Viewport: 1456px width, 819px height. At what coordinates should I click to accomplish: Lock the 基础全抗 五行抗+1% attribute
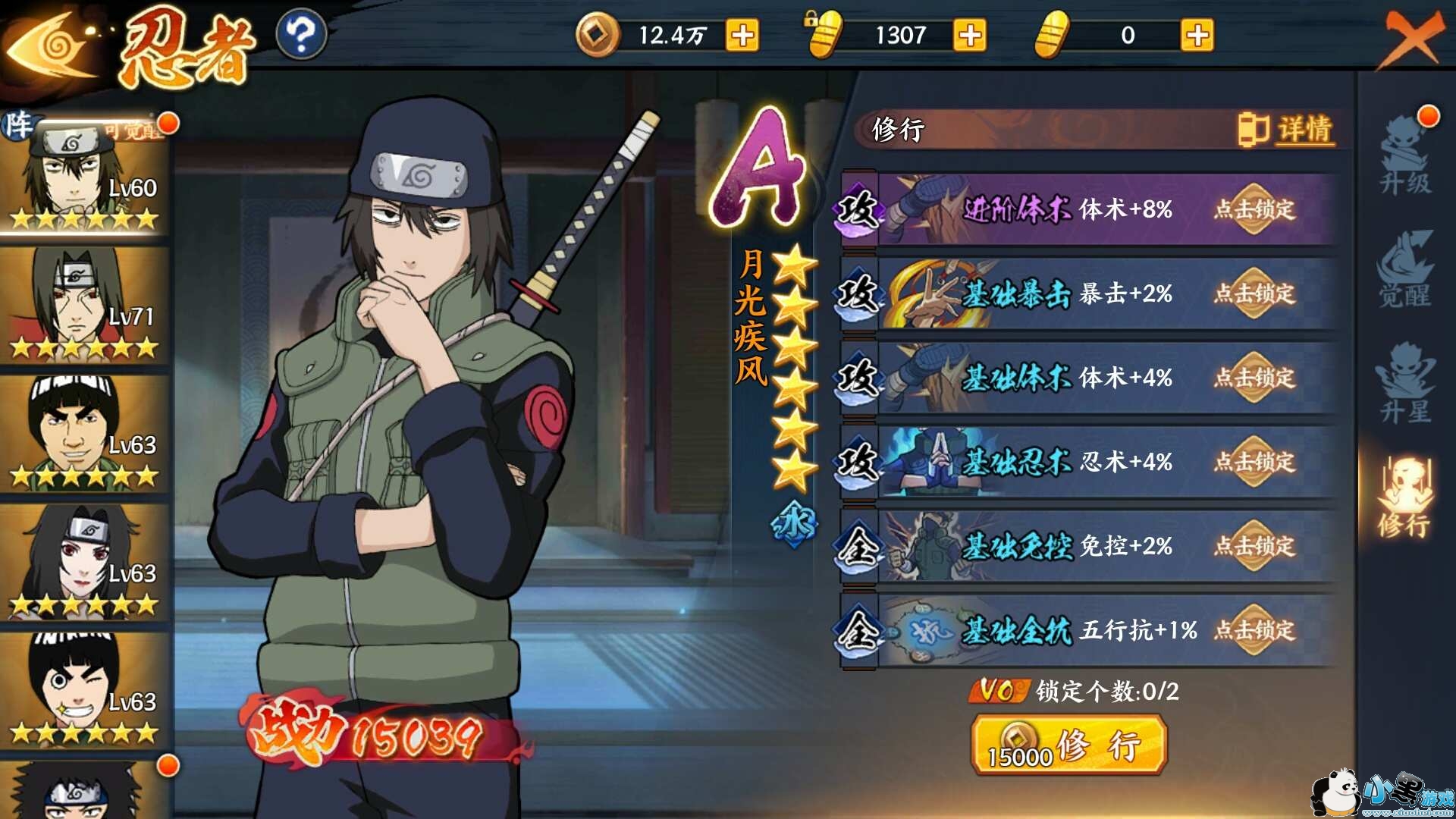click(x=1254, y=630)
